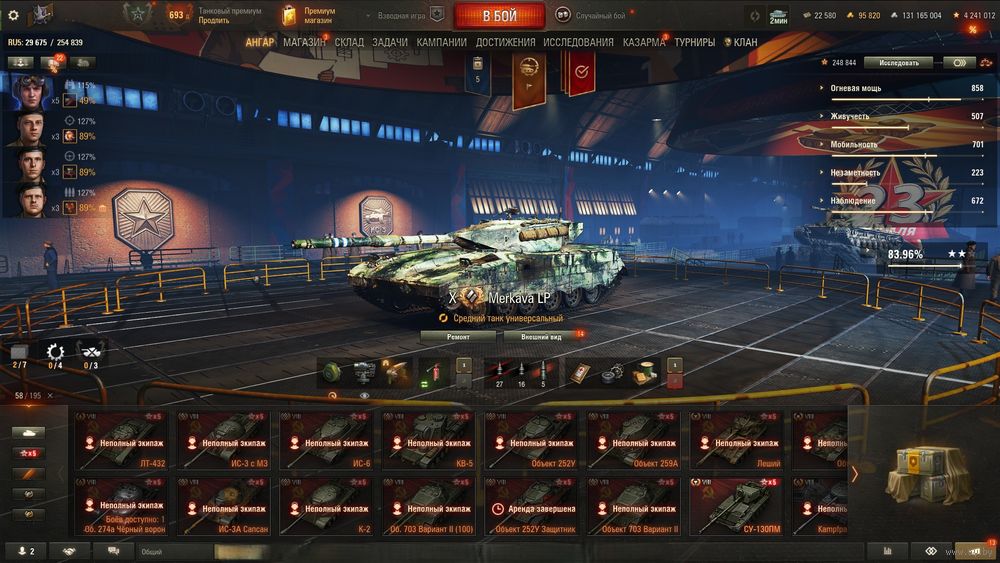This screenshot has width=1000, height=563.
Task: Select the ЛТ-432 tank card
Action: [x=122, y=439]
